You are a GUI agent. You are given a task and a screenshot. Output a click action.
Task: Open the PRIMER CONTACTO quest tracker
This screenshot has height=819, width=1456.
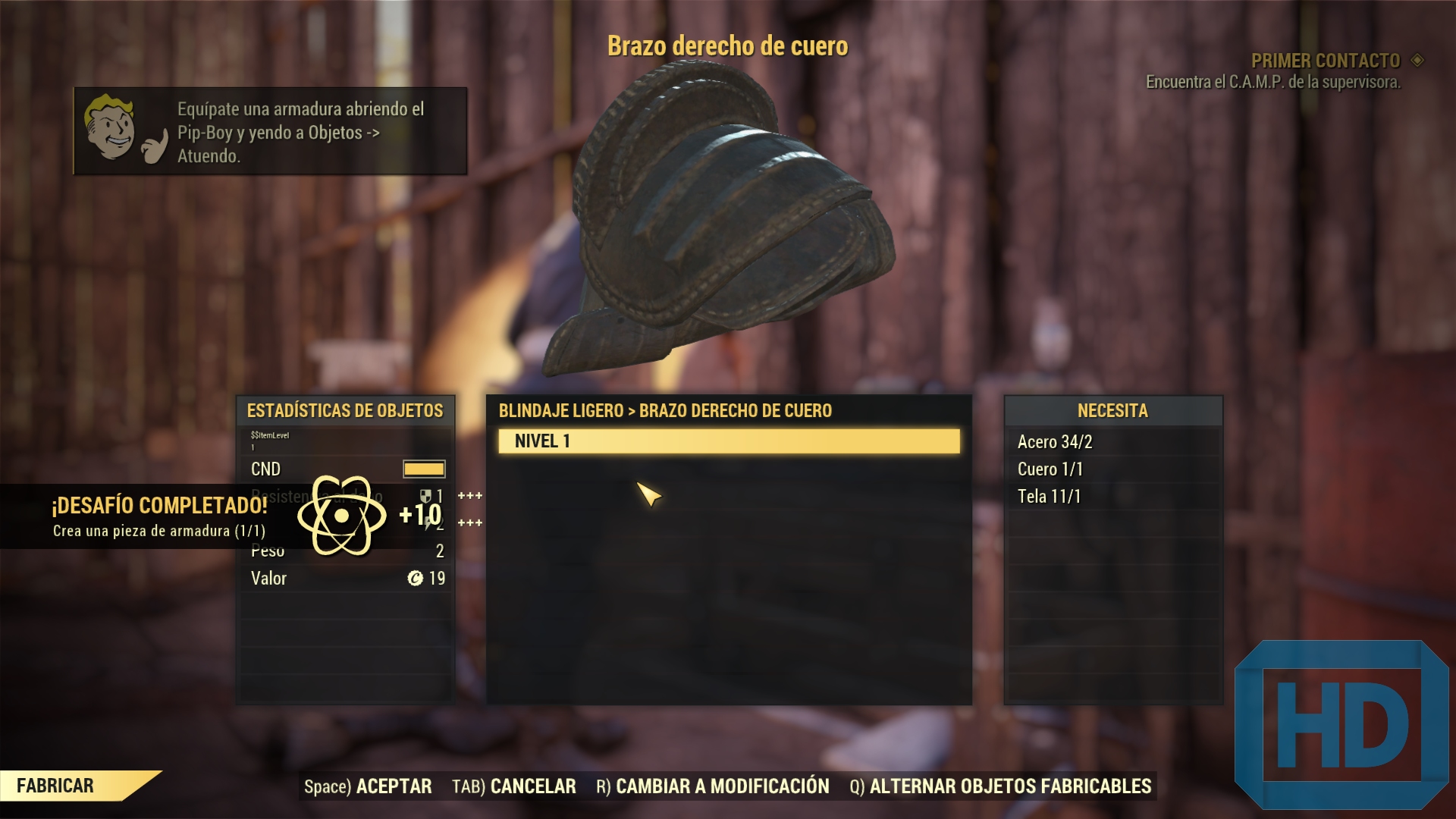pyautogui.click(x=1326, y=61)
